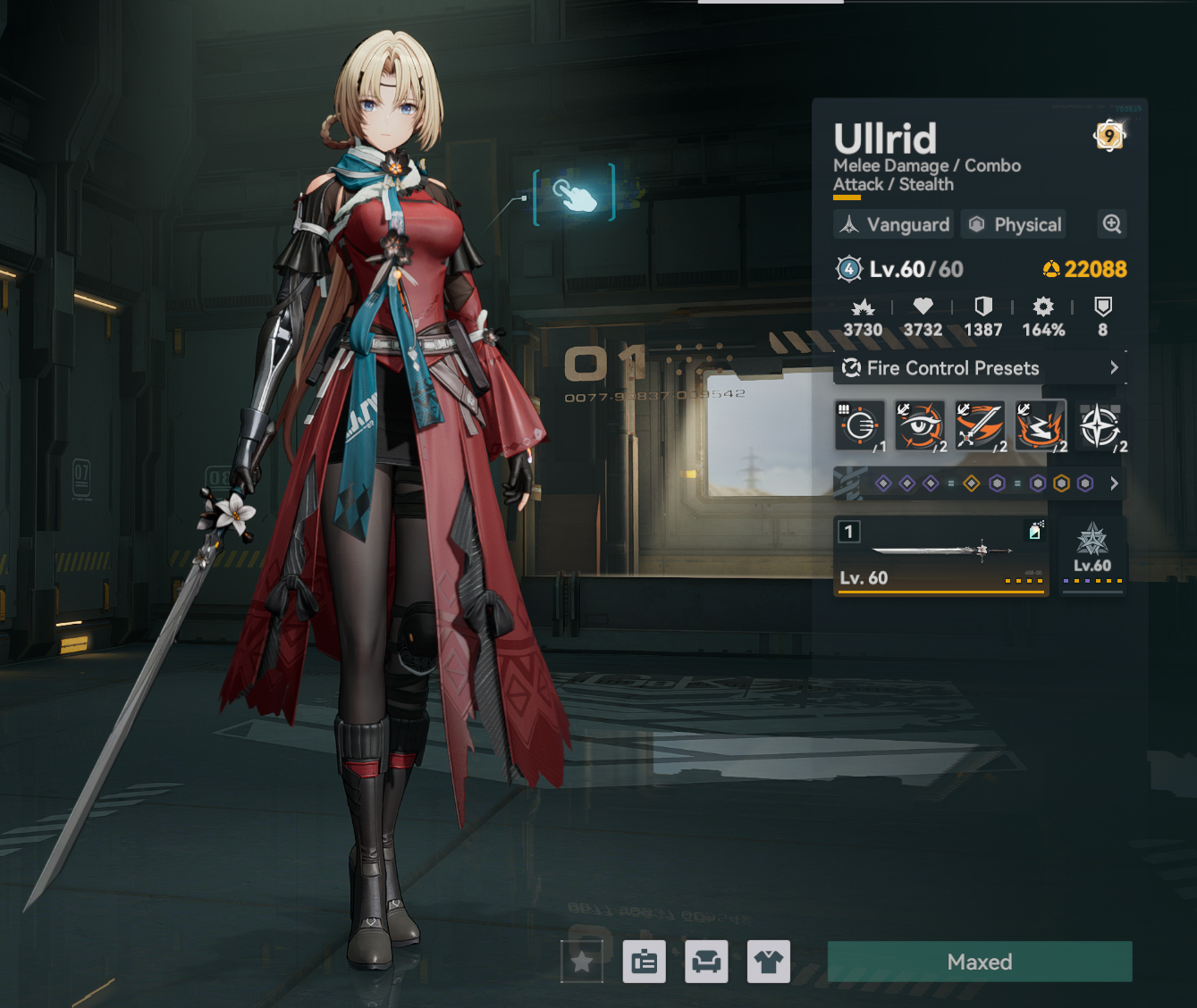Click the gold number 9 badge
Screen dimensions: 1197x1008
coord(1109,136)
